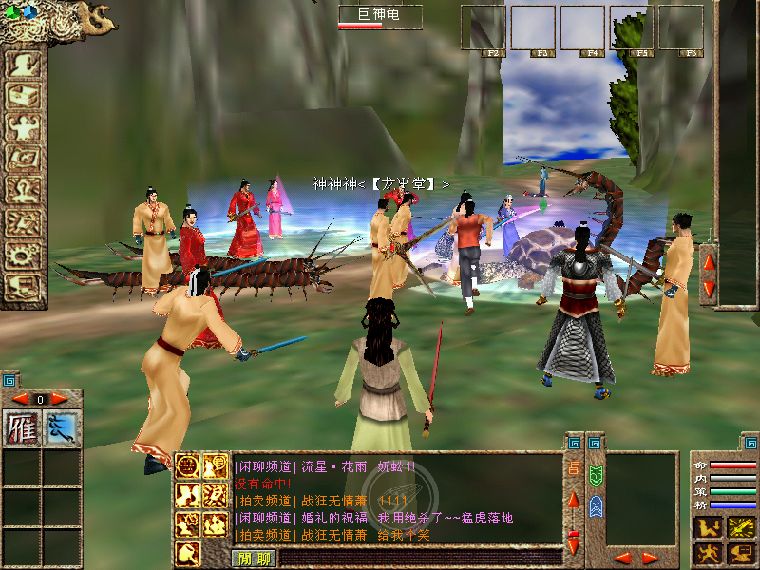Screen dimensions: 760x570
Task: Type in the chat input field
Action: 418,558
